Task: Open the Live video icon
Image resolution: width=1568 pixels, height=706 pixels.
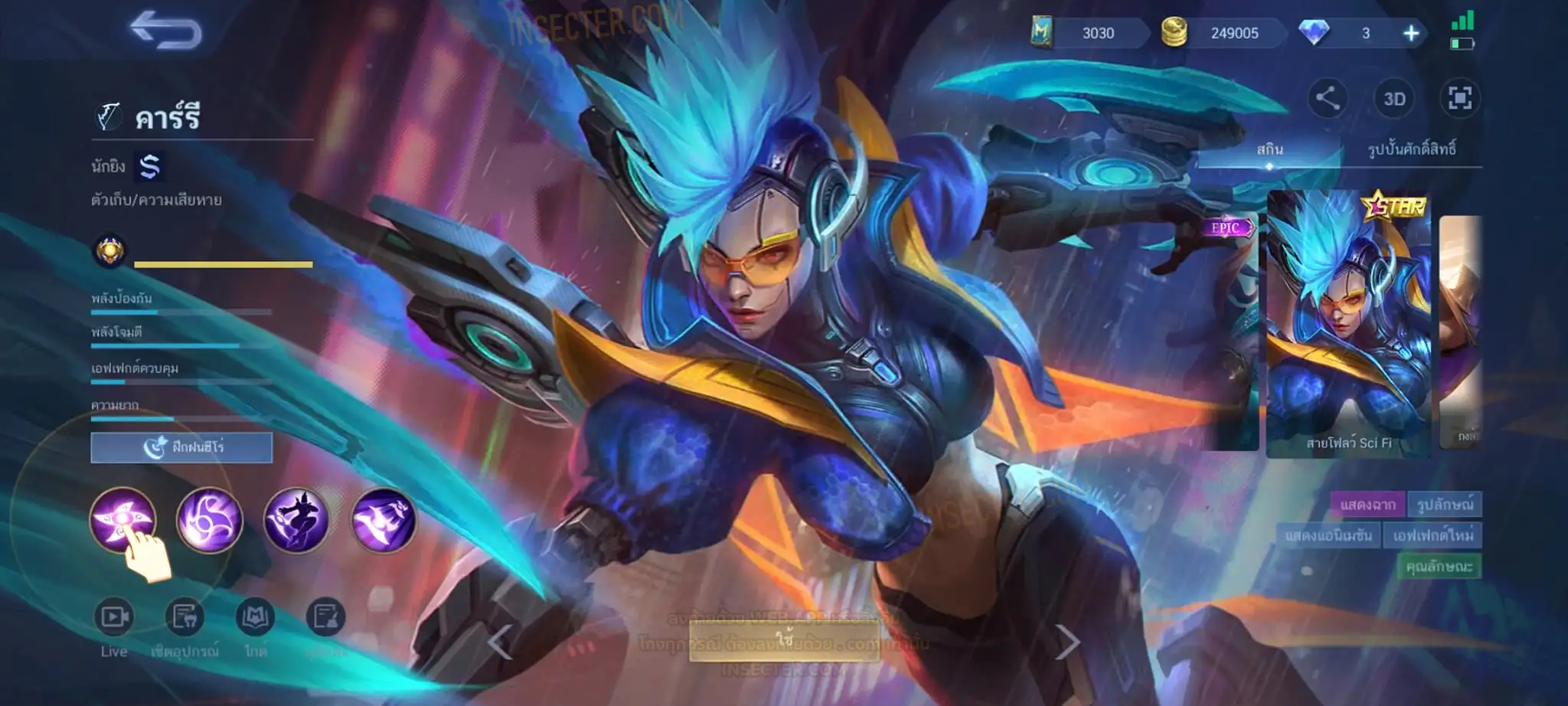Action: pos(114,617)
